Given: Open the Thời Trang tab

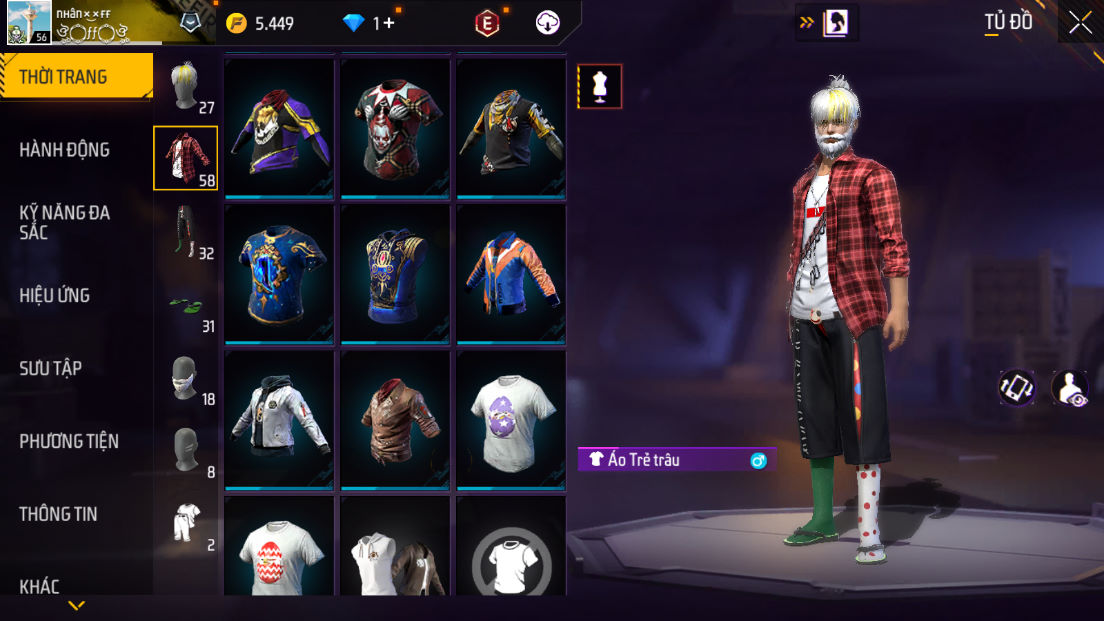Looking at the screenshot, I should pyautogui.click(x=75, y=77).
